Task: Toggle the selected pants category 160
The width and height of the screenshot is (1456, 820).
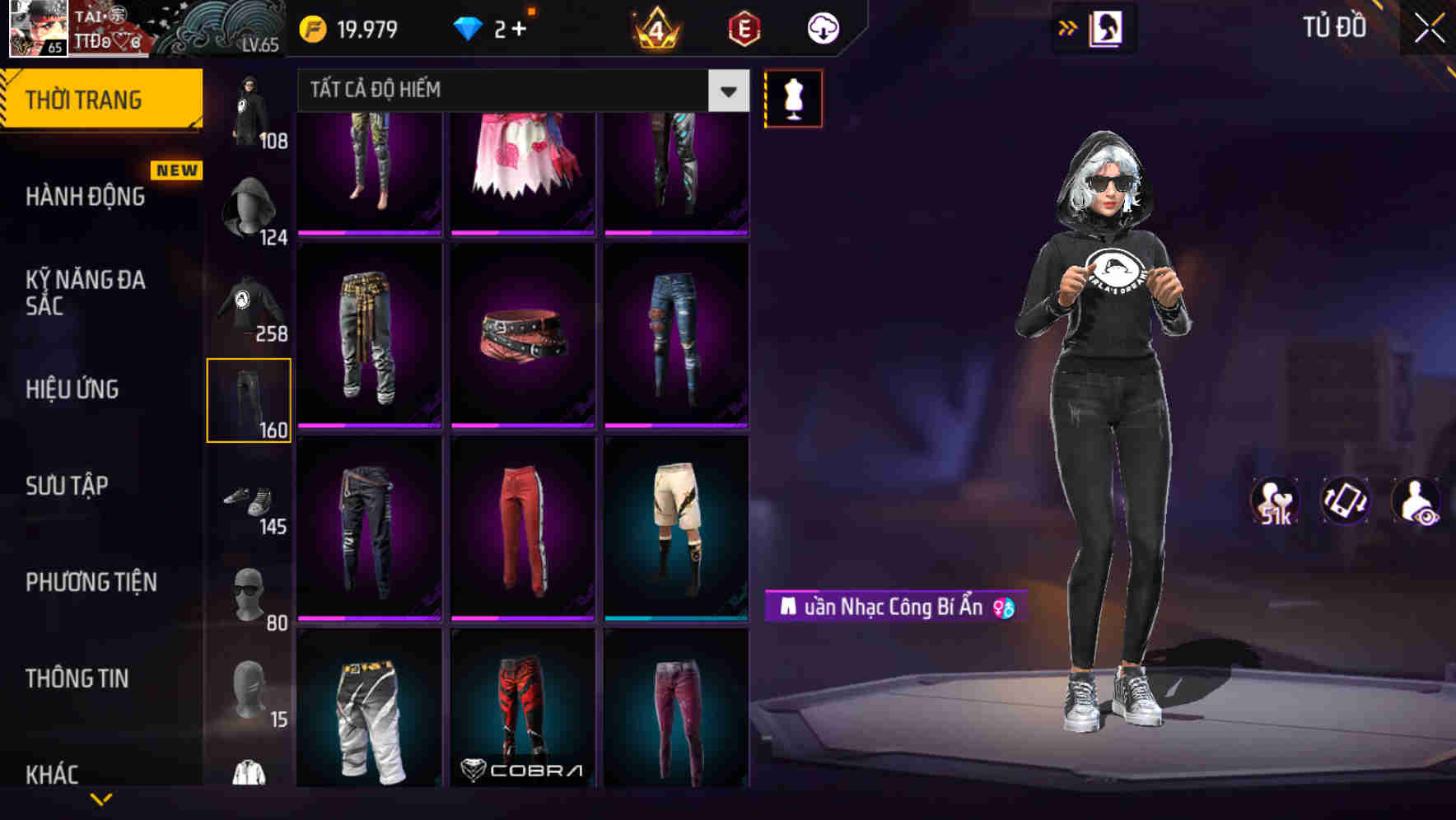Action: [250, 399]
